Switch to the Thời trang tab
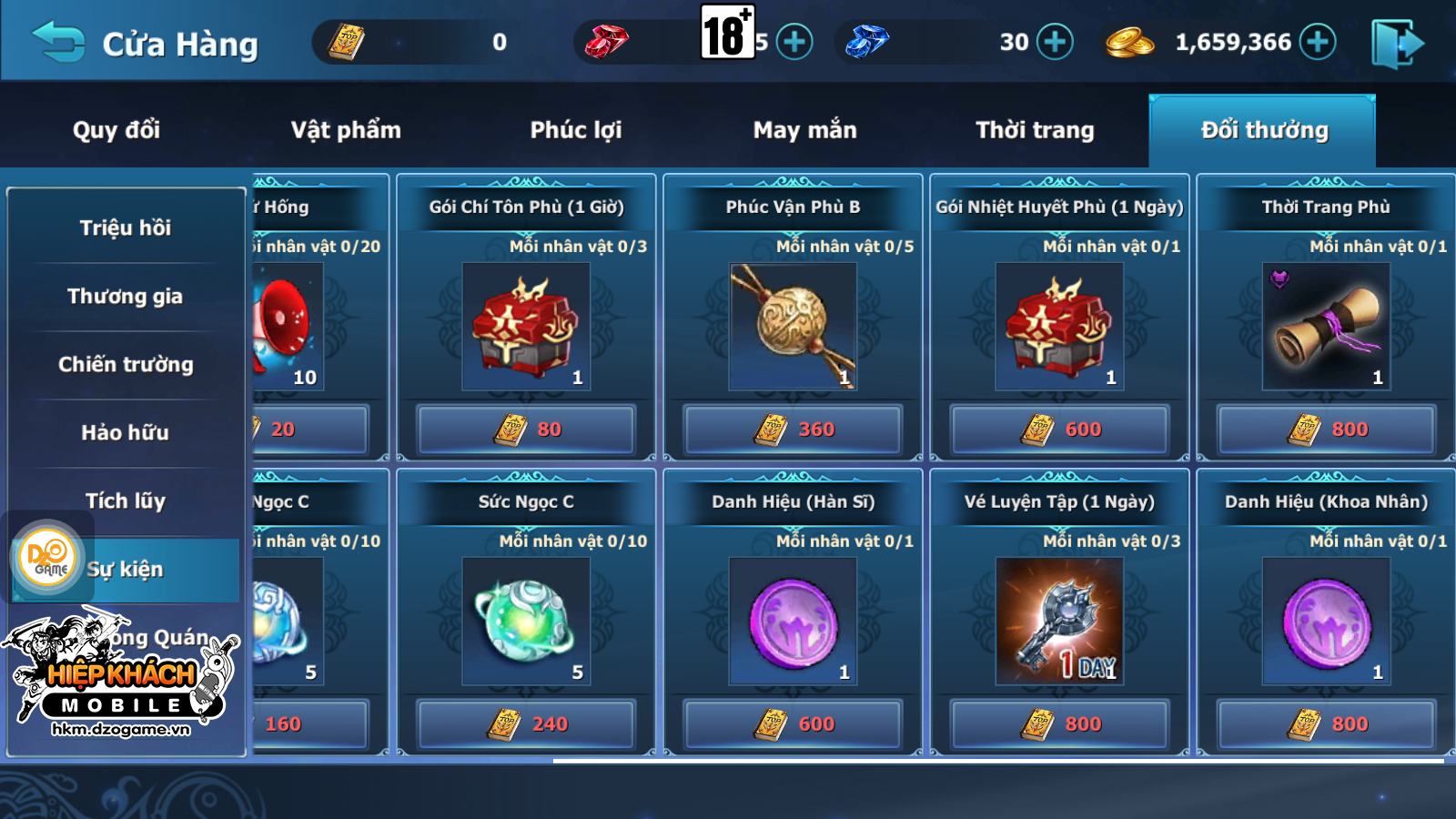Image resolution: width=1456 pixels, height=819 pixels. pyautogui.click(x=1035, y=130)
